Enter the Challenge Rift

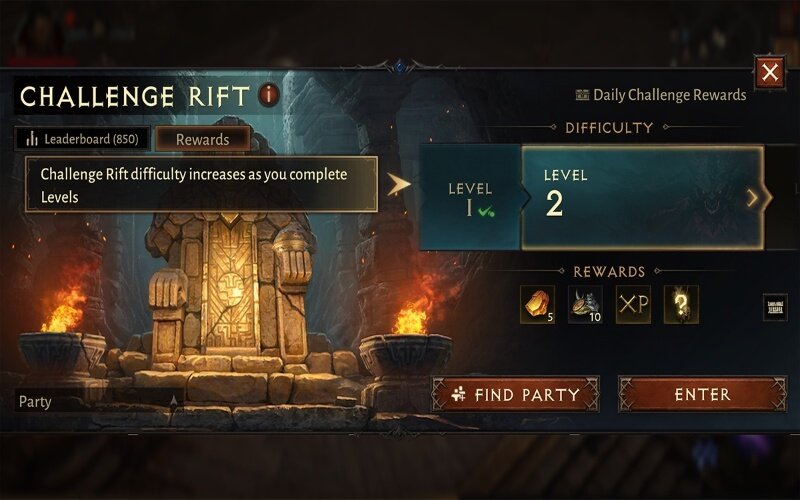coord(702,394)
